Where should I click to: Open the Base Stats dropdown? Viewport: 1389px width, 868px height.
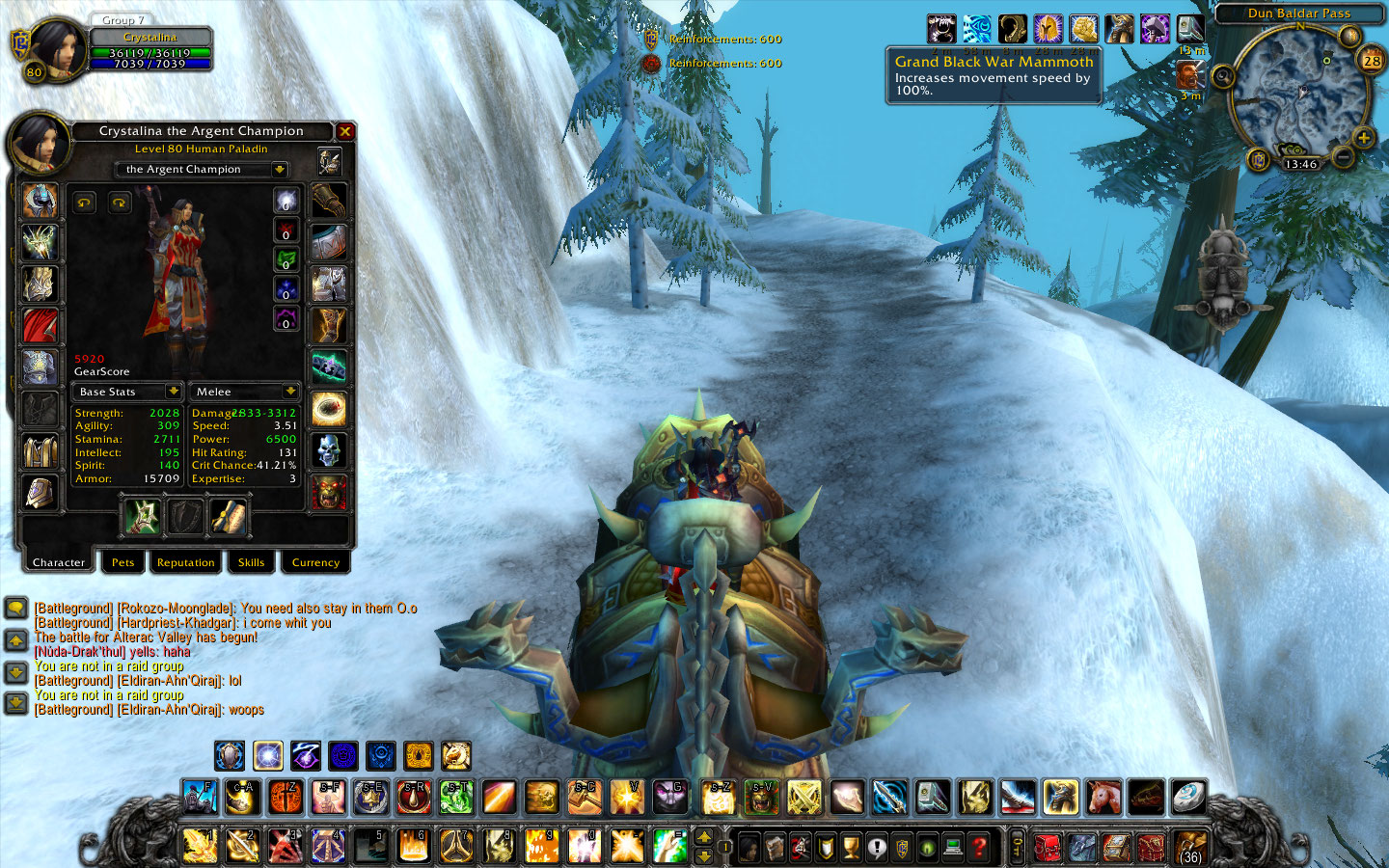[174, 392]
